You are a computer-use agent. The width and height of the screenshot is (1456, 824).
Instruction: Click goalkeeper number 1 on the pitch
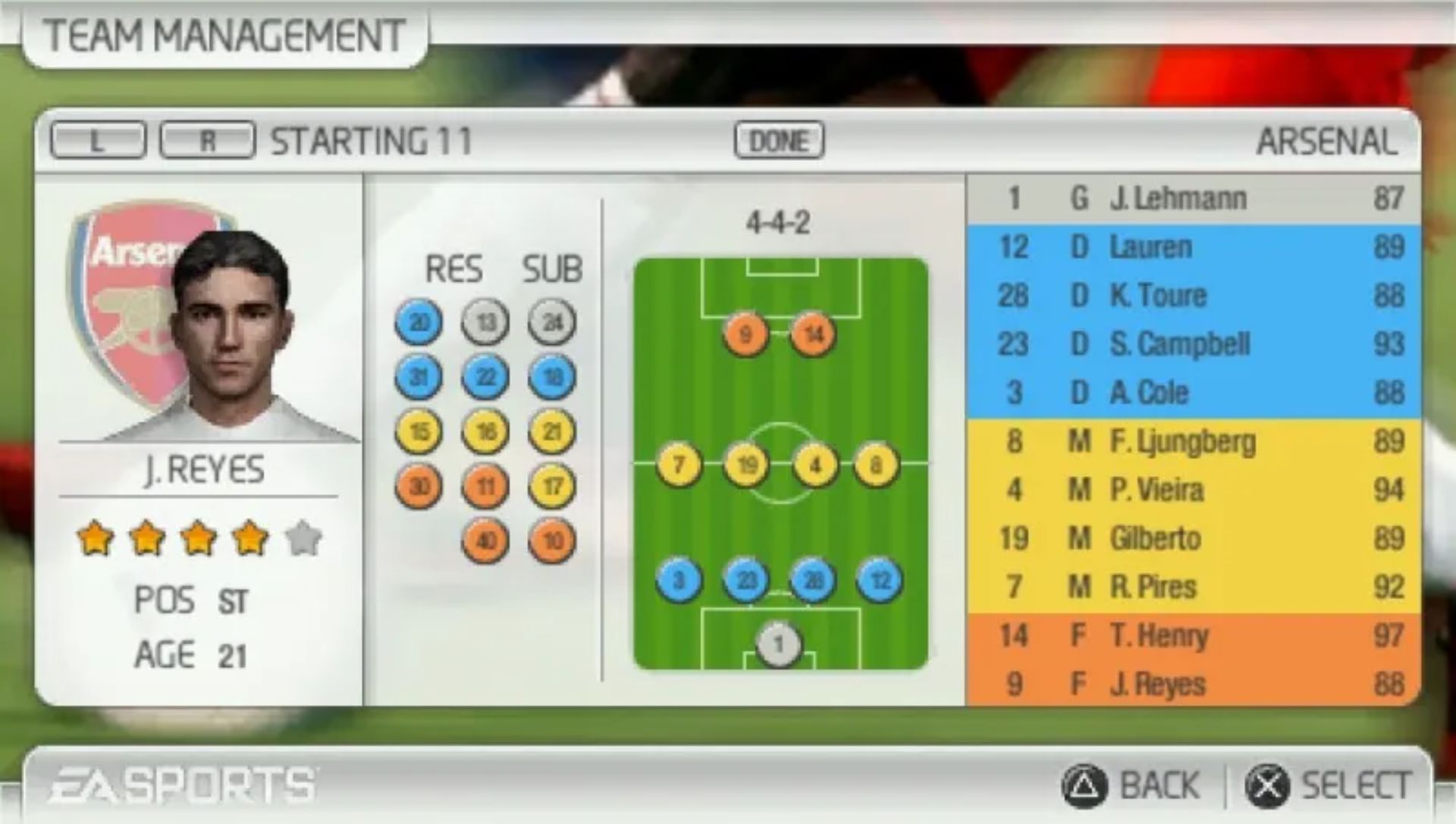click(x=778, y=643)
